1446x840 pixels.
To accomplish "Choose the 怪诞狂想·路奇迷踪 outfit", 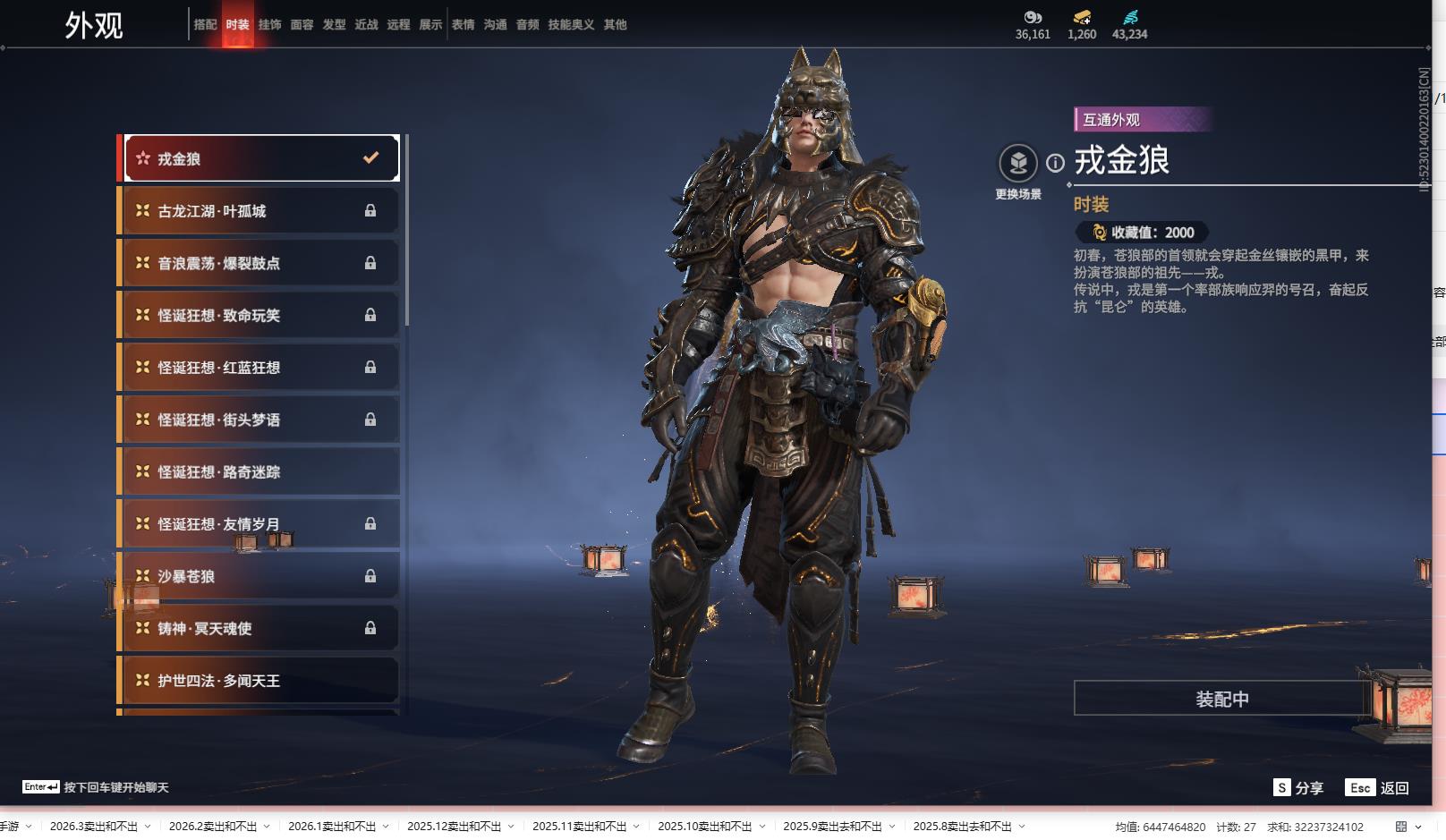I will [x=260, y=471].
